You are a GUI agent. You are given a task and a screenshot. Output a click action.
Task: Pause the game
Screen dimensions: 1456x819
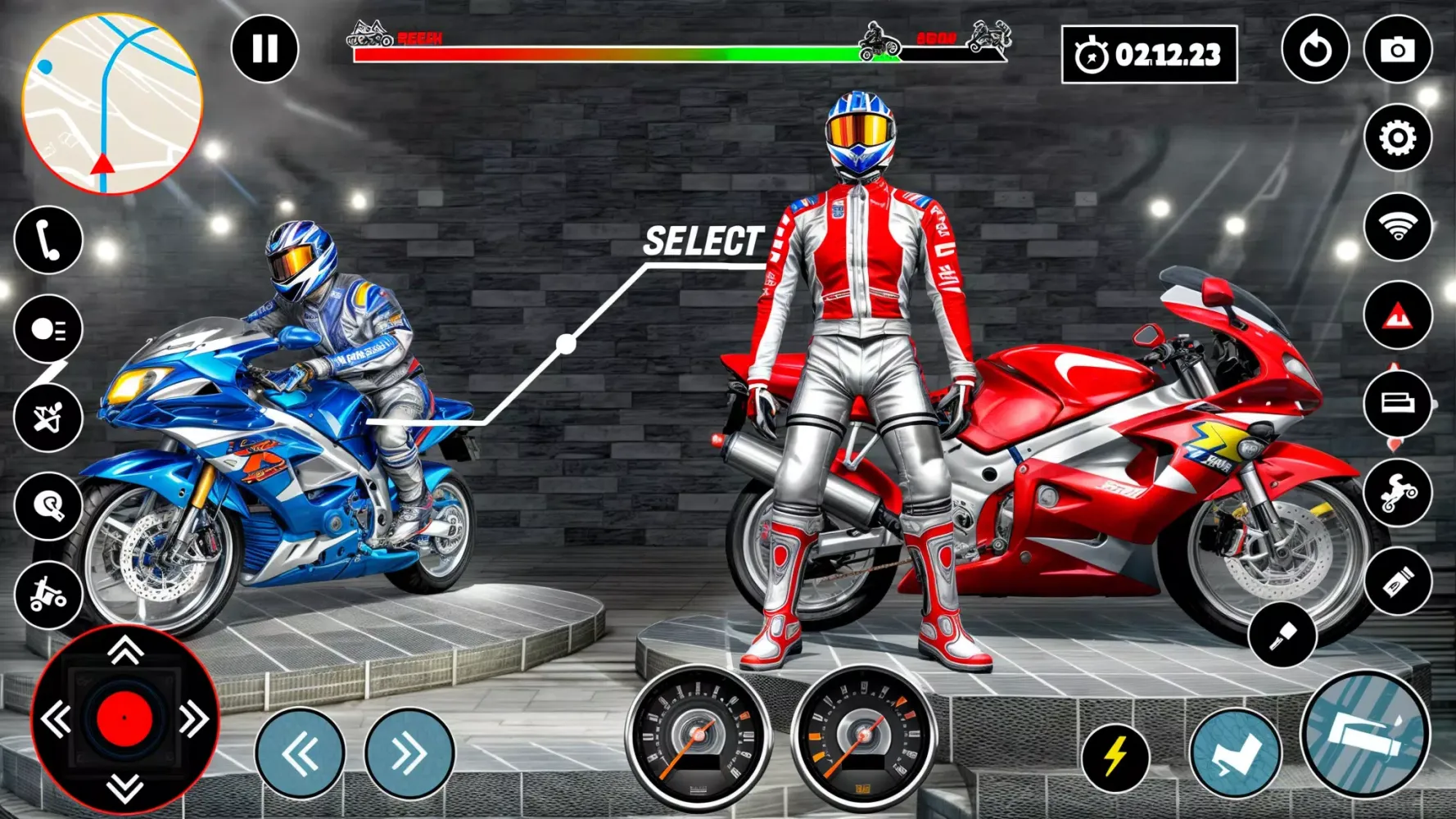[x=265, y=49]
